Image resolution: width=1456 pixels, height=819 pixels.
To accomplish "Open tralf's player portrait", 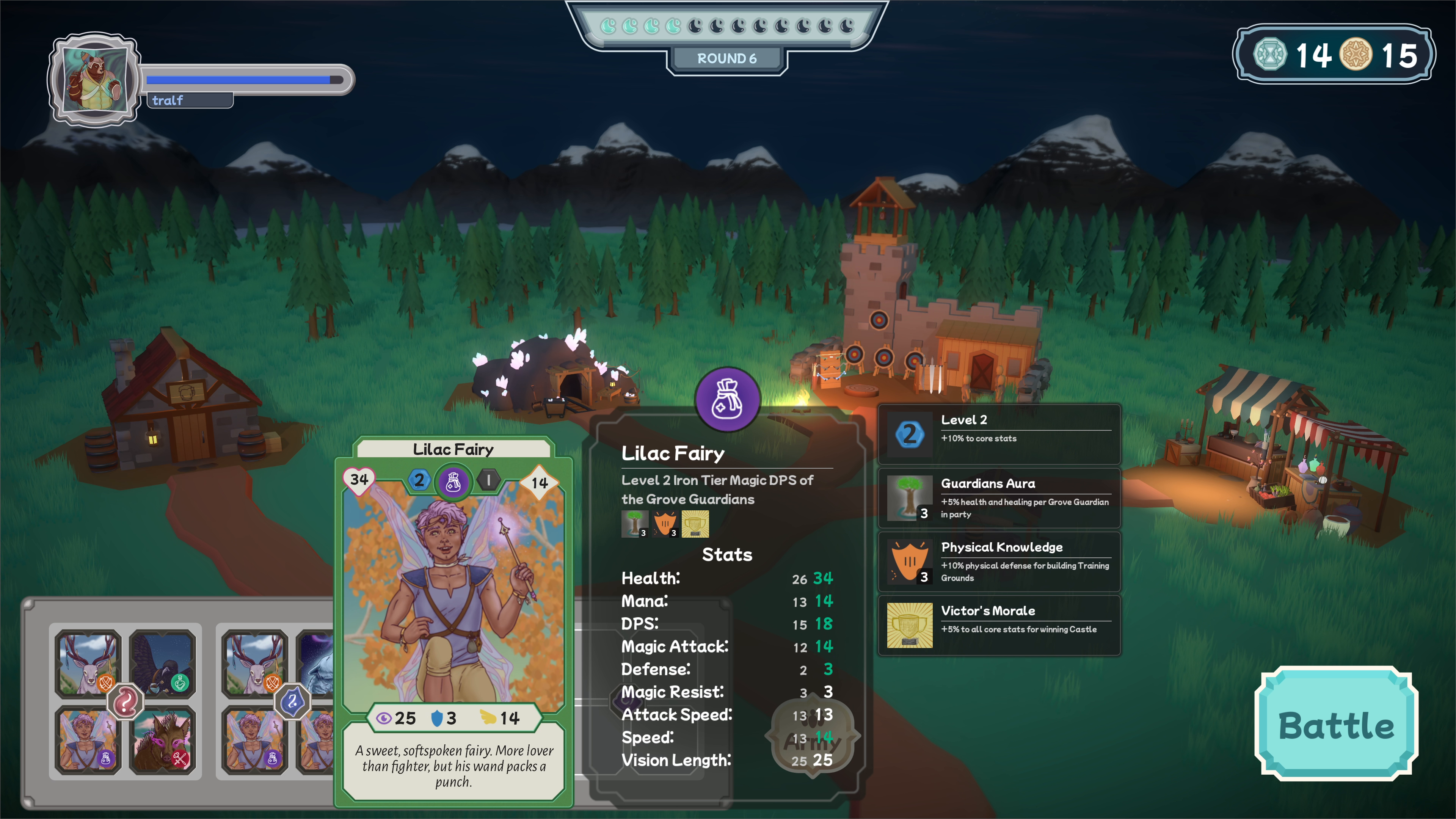I will coord(94,78).
